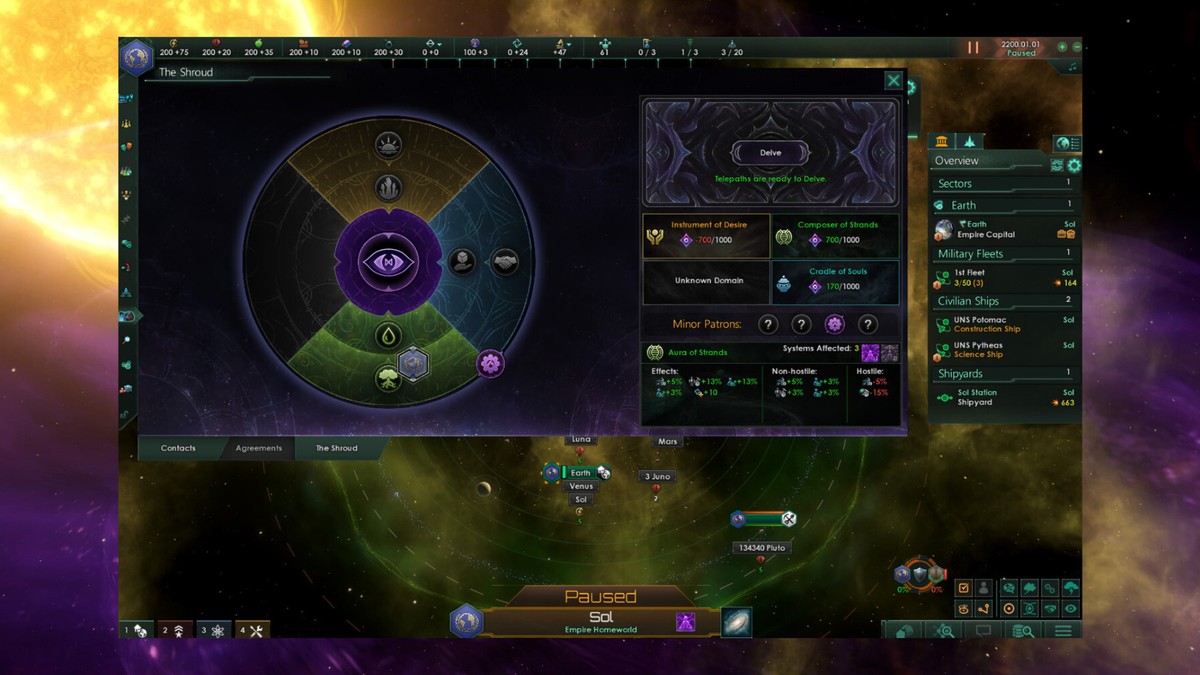The height and width of the screenshot is (675, 1200).
Task: Choose the Cradle of Souls patron
Action: click(835, 282)
